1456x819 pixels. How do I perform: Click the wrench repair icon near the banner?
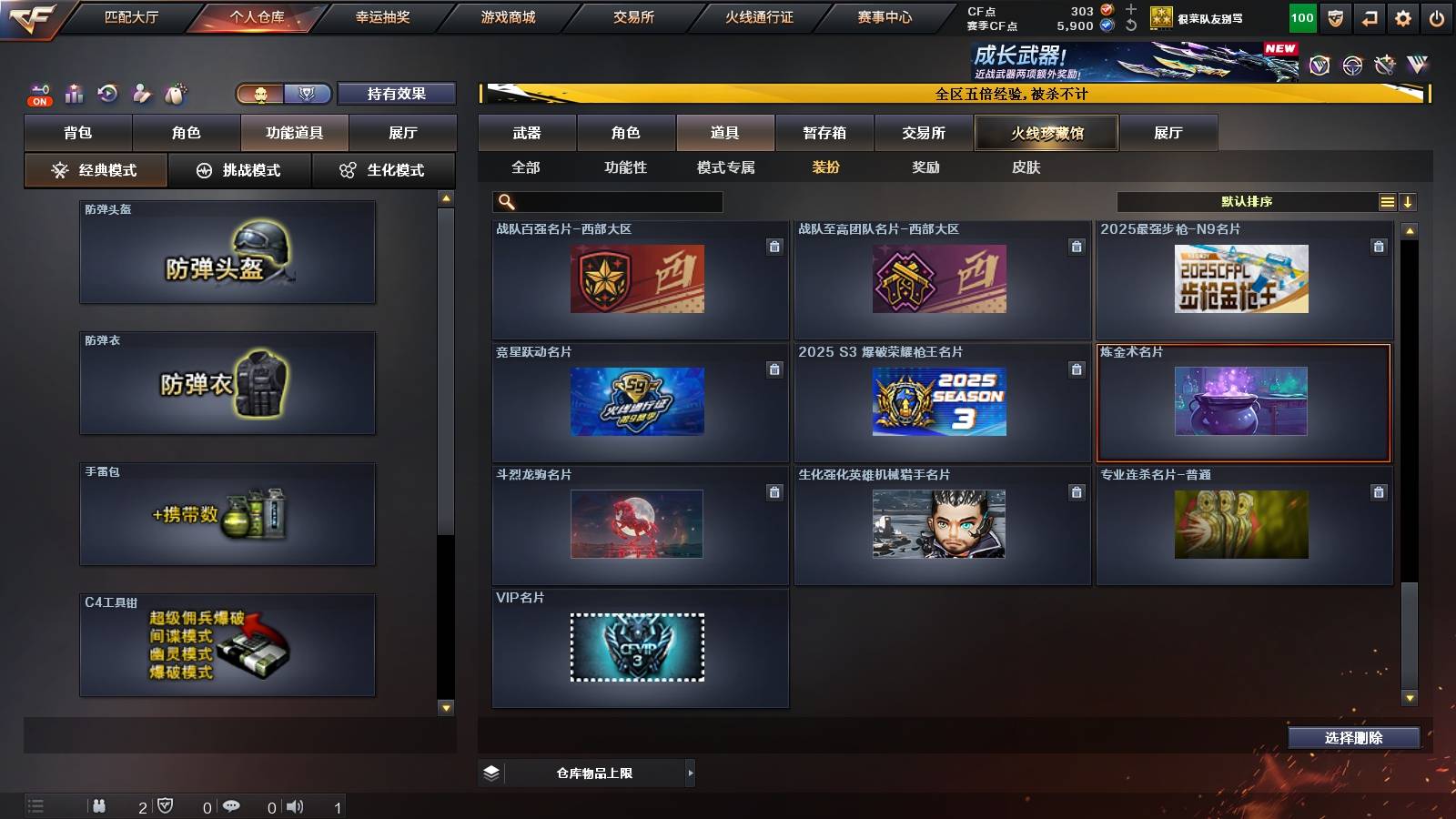(1386, 66)
